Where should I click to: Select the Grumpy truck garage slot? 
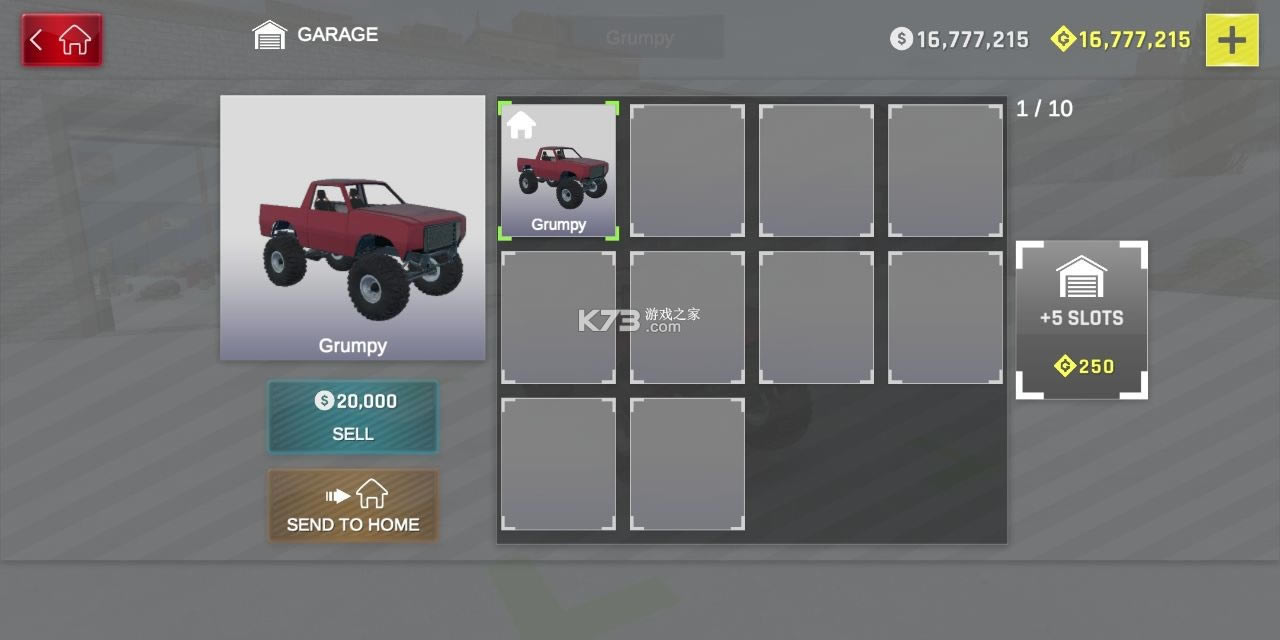(x=558, y=171)
